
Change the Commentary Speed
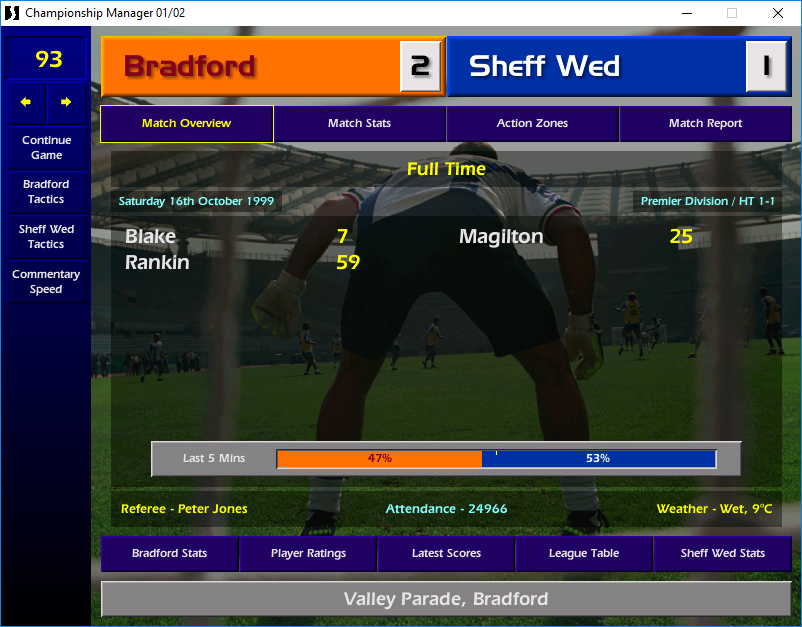[46, 282]
